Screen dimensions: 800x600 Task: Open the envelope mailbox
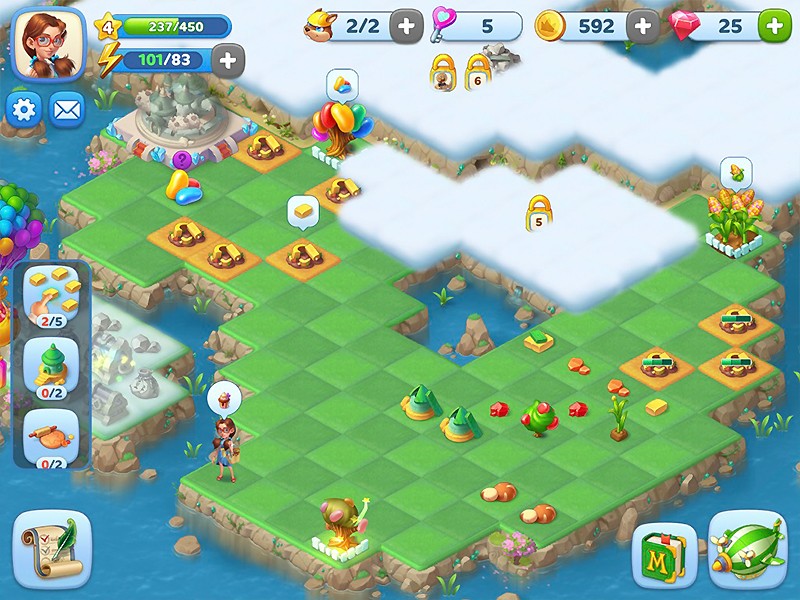click(67, 109)
